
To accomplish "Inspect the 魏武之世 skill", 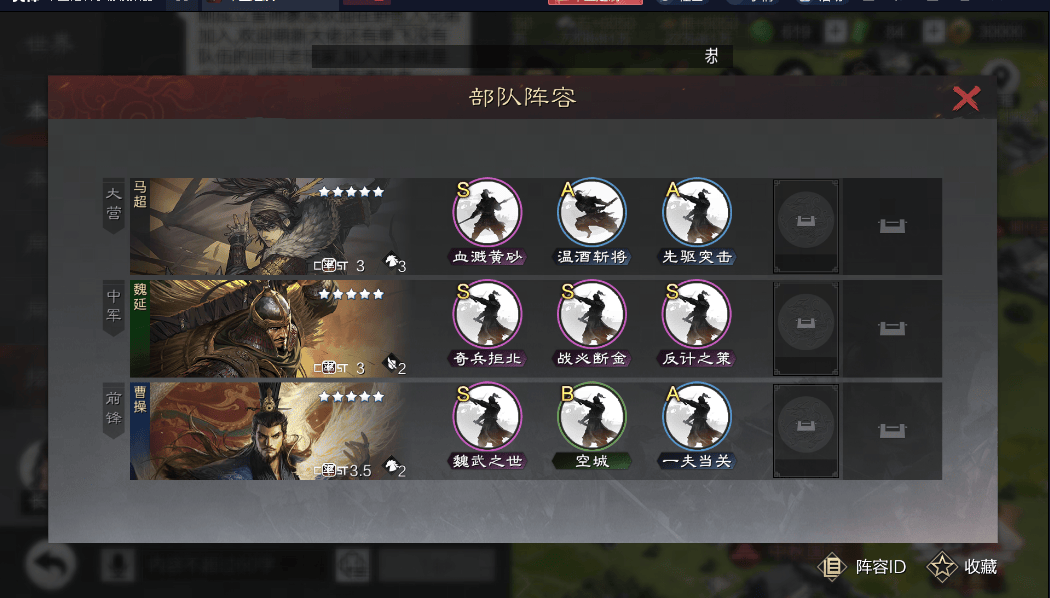I will click(x=488, y=416).
